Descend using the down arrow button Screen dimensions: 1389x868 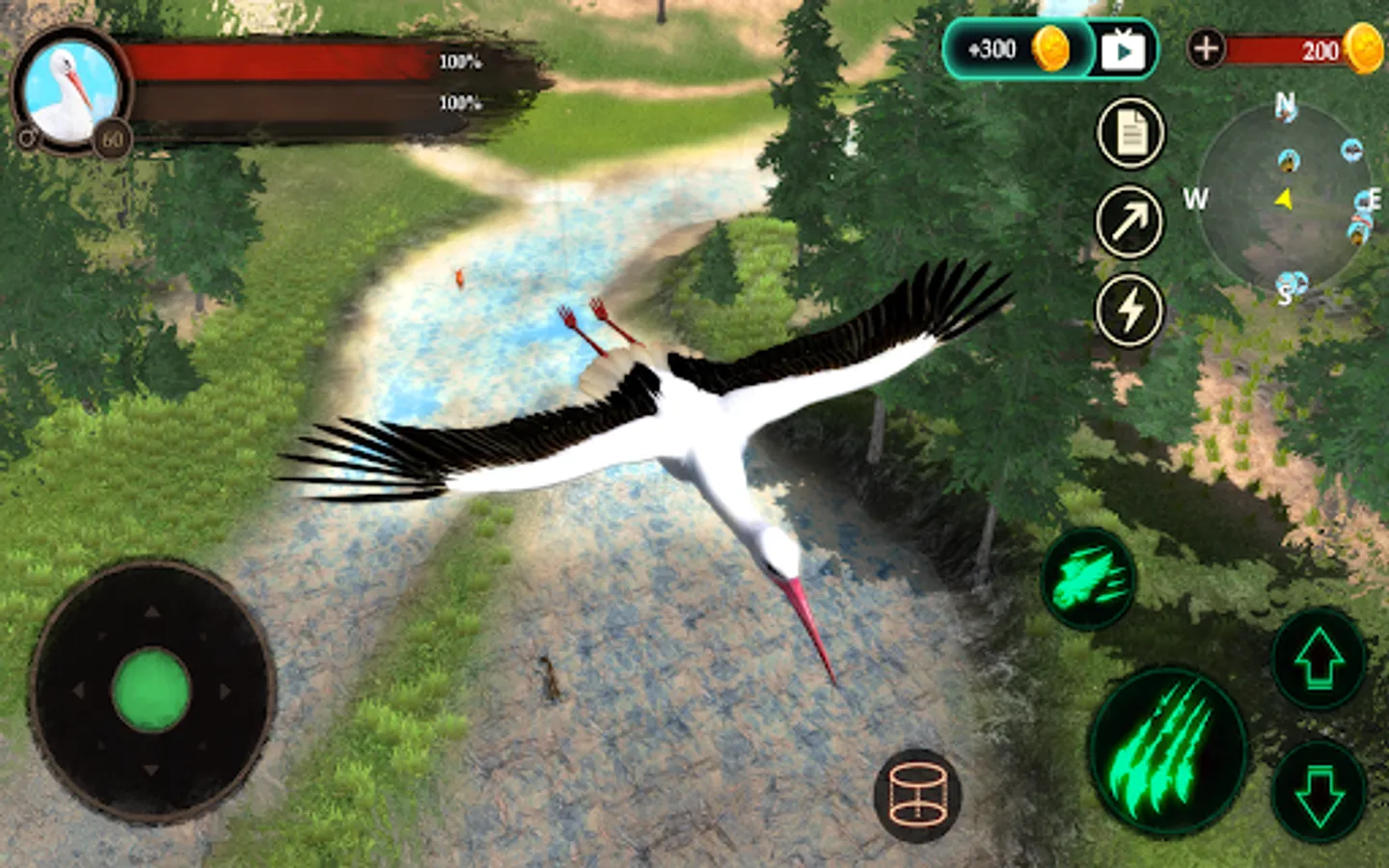1319,793
